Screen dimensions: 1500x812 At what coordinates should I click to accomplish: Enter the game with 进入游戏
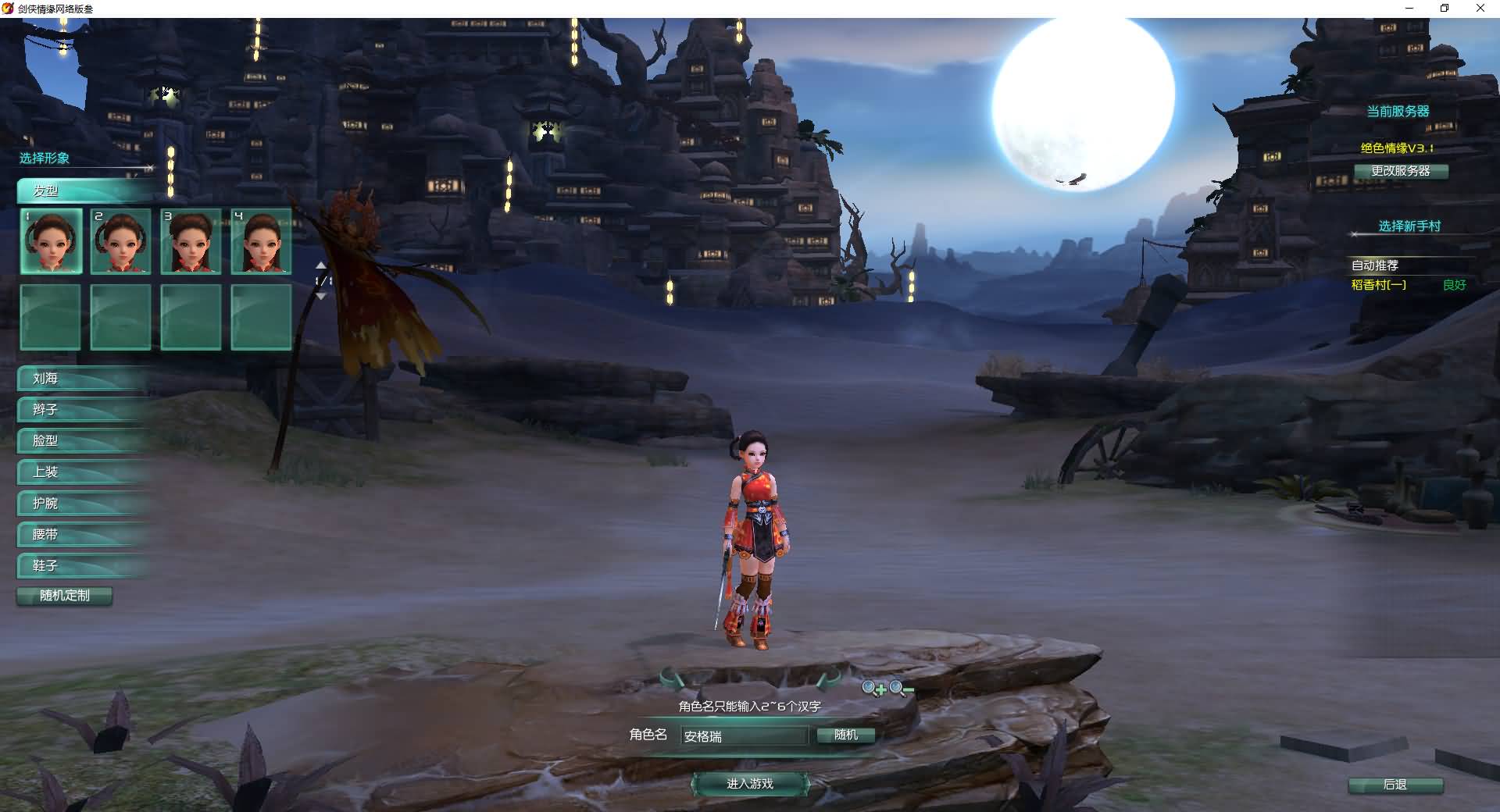coord(749,783)
